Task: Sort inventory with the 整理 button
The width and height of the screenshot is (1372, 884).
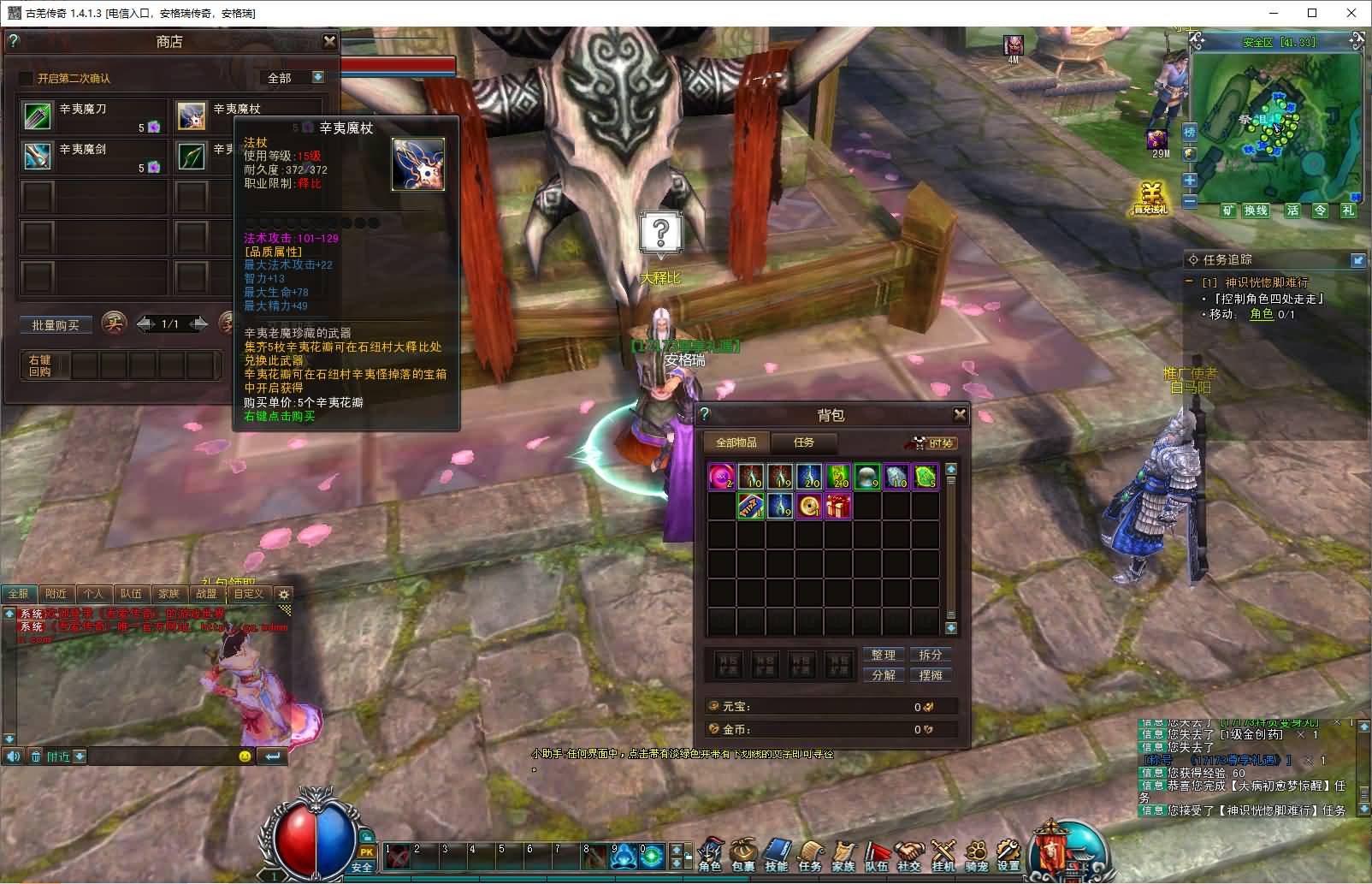Action: pos(883,655)
